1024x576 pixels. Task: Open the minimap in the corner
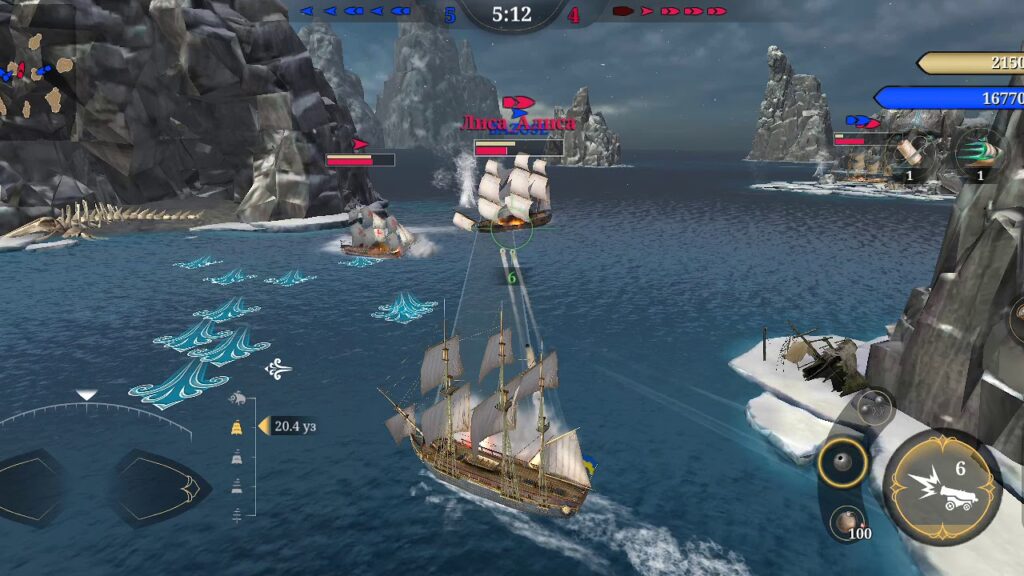point(38,72)
